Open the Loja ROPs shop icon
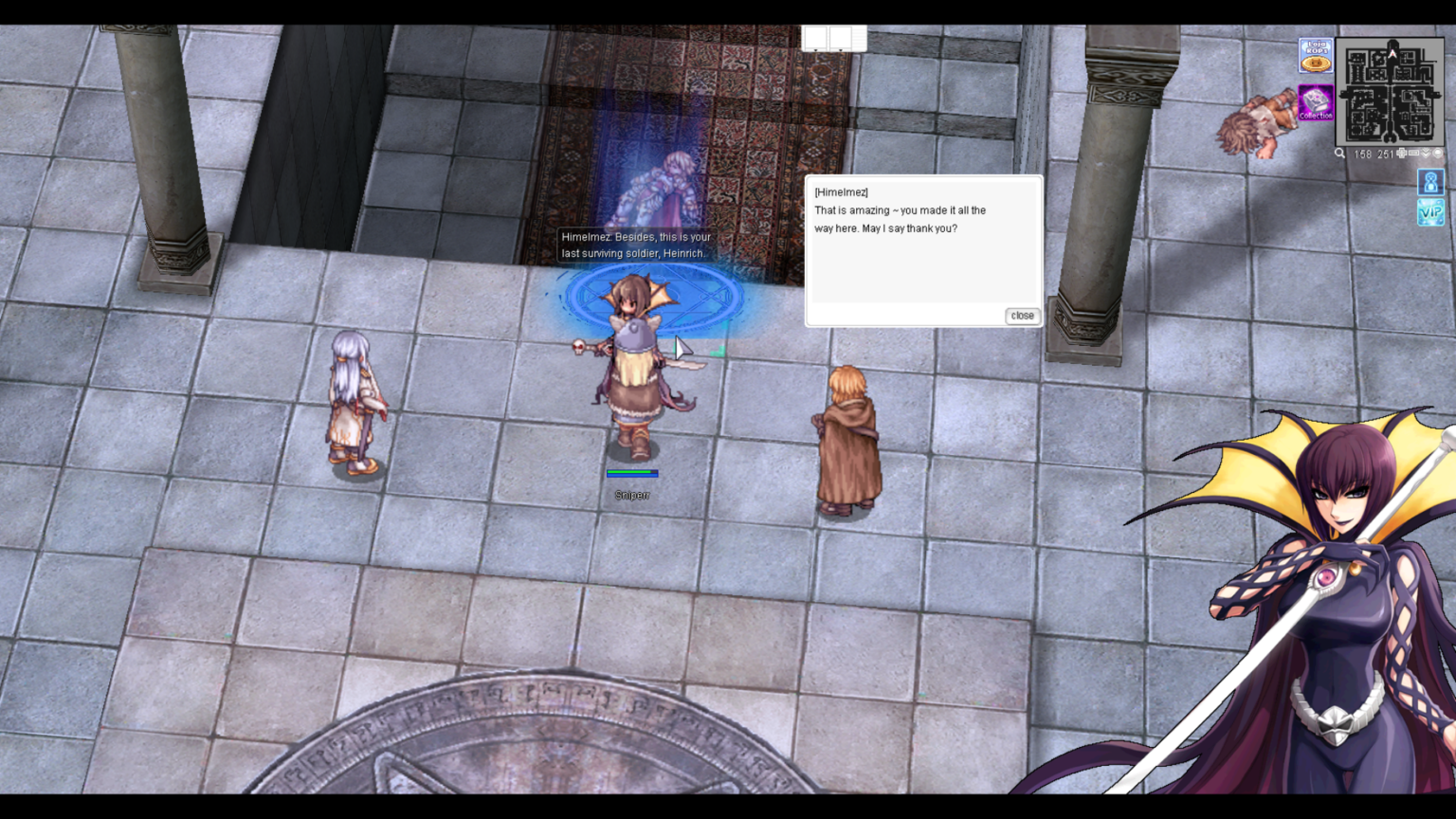Screen dimensions: 1456x819 pos(1316,56)
